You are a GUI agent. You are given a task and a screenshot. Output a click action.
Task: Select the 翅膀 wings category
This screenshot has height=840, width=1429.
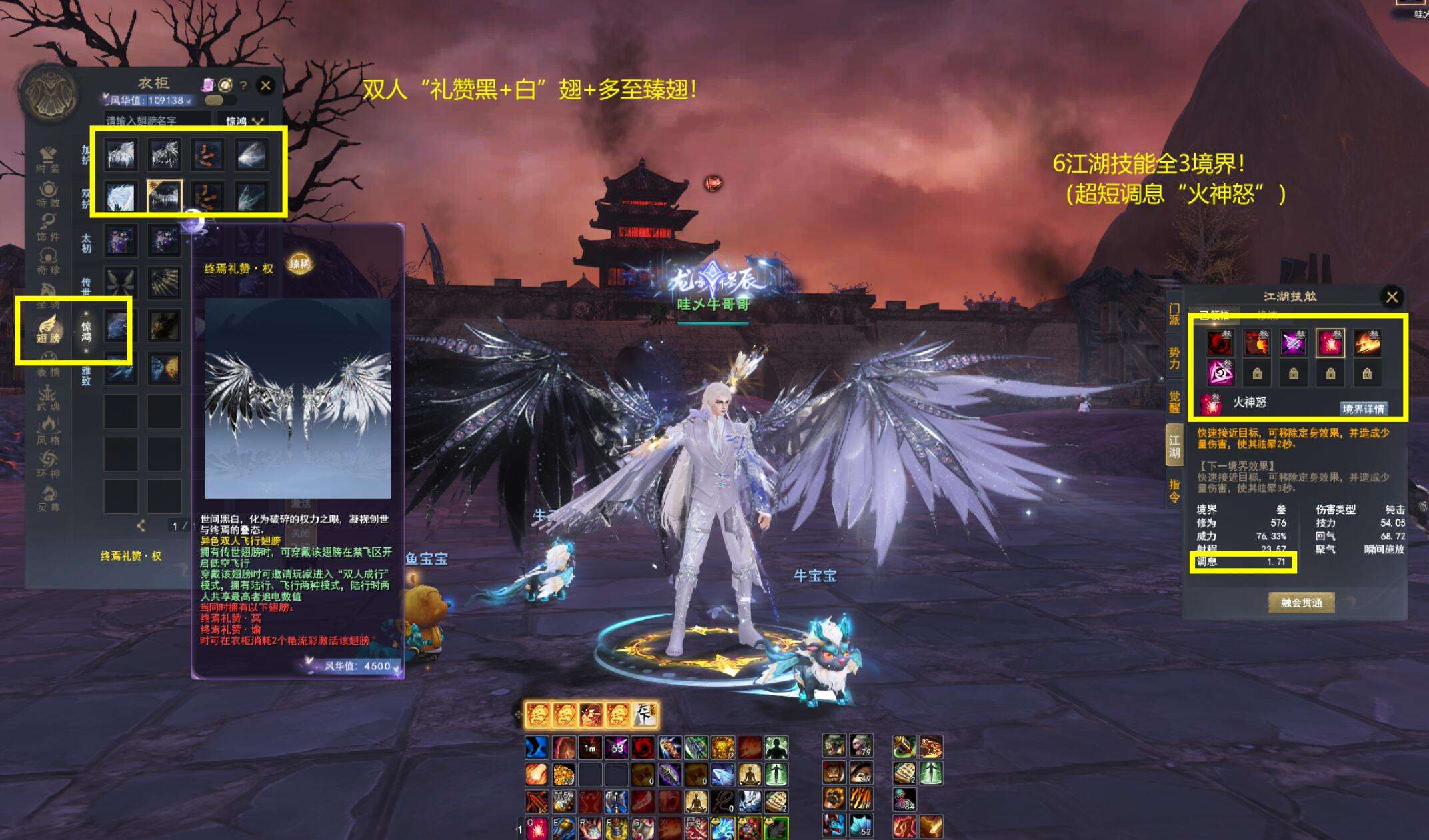(x=48, y=329)
